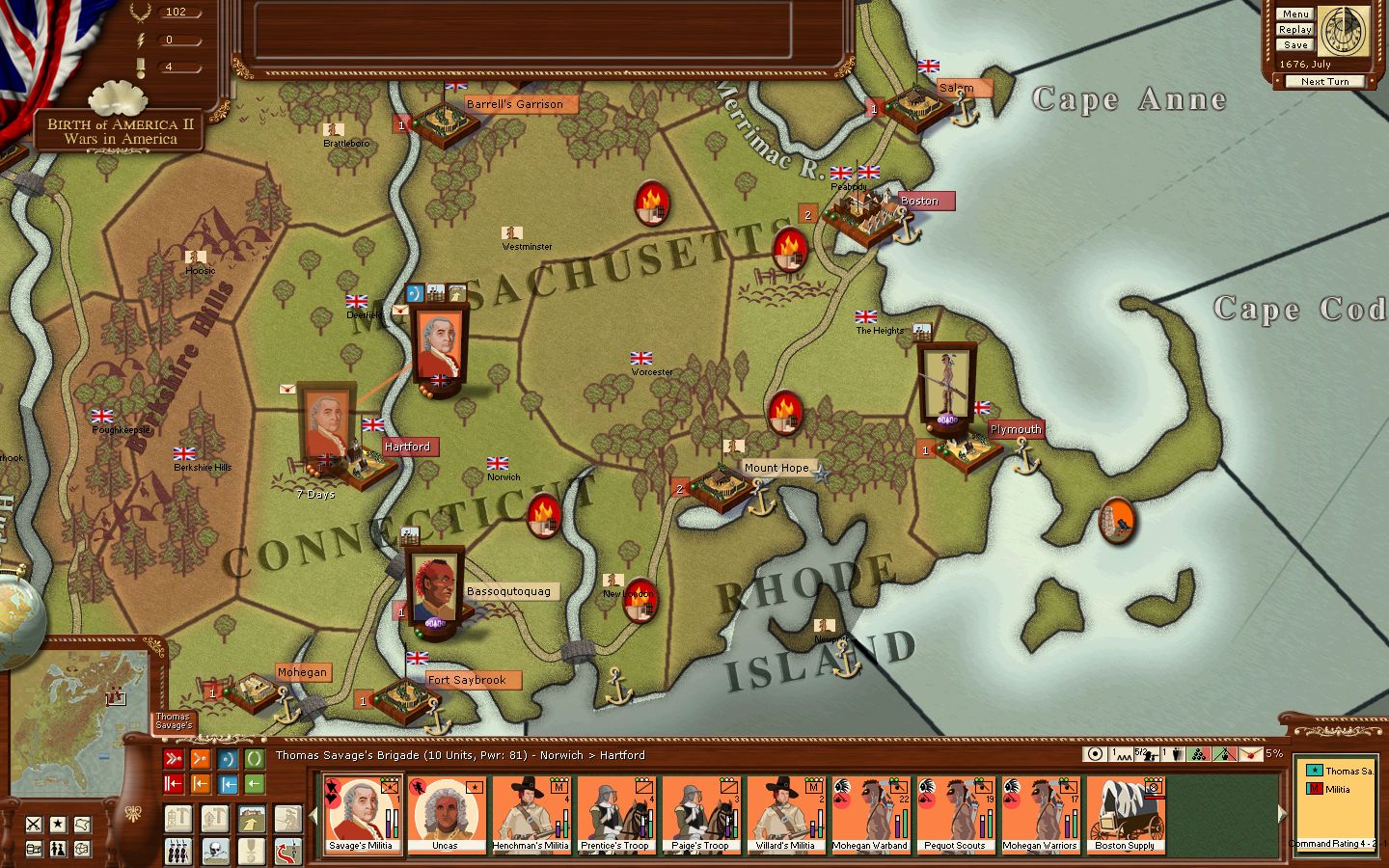Select the Savage's Militia unit card
This screenshot has width=1389, height=868.
pyautogui.click(x=361, y=815)
